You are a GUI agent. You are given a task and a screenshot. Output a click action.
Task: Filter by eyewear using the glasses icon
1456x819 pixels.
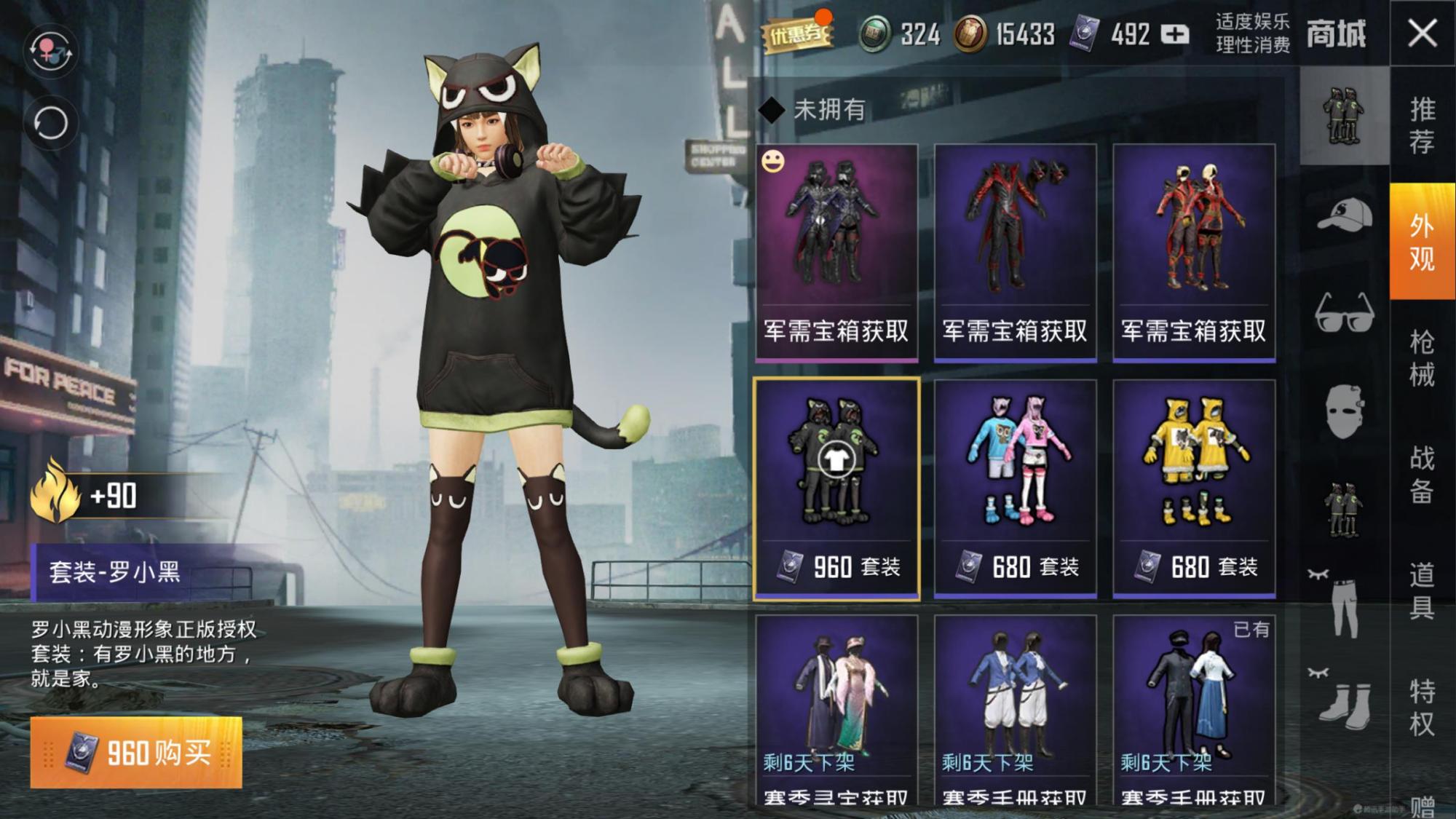tap(1344, 313)
